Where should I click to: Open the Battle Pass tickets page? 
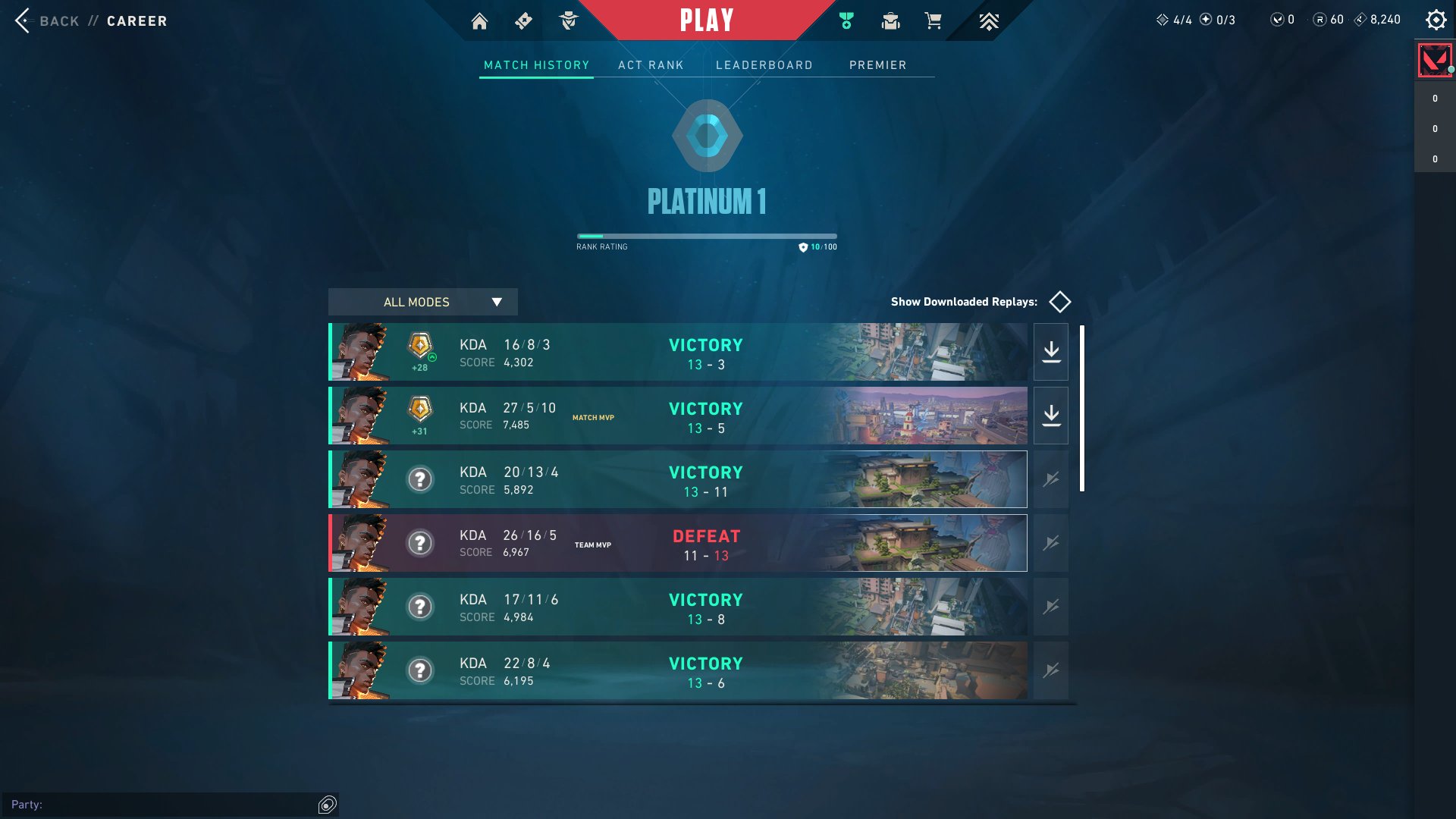[x=523, y=20]
